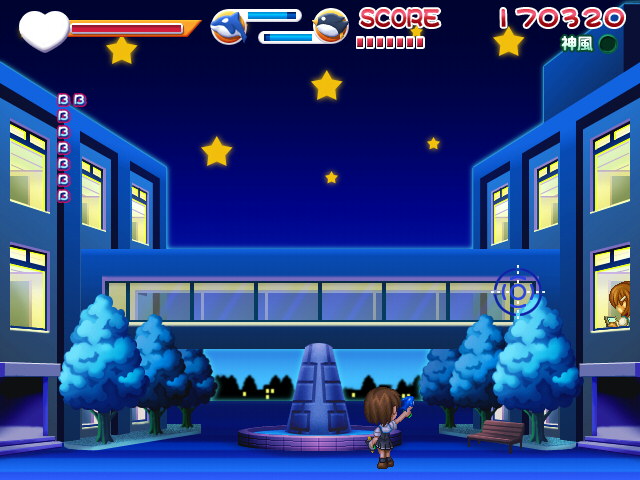This screenshot has height=480, width=640.
Task: Click the white heart life icon
Action: pyautogui.click(x=43, y=29)
